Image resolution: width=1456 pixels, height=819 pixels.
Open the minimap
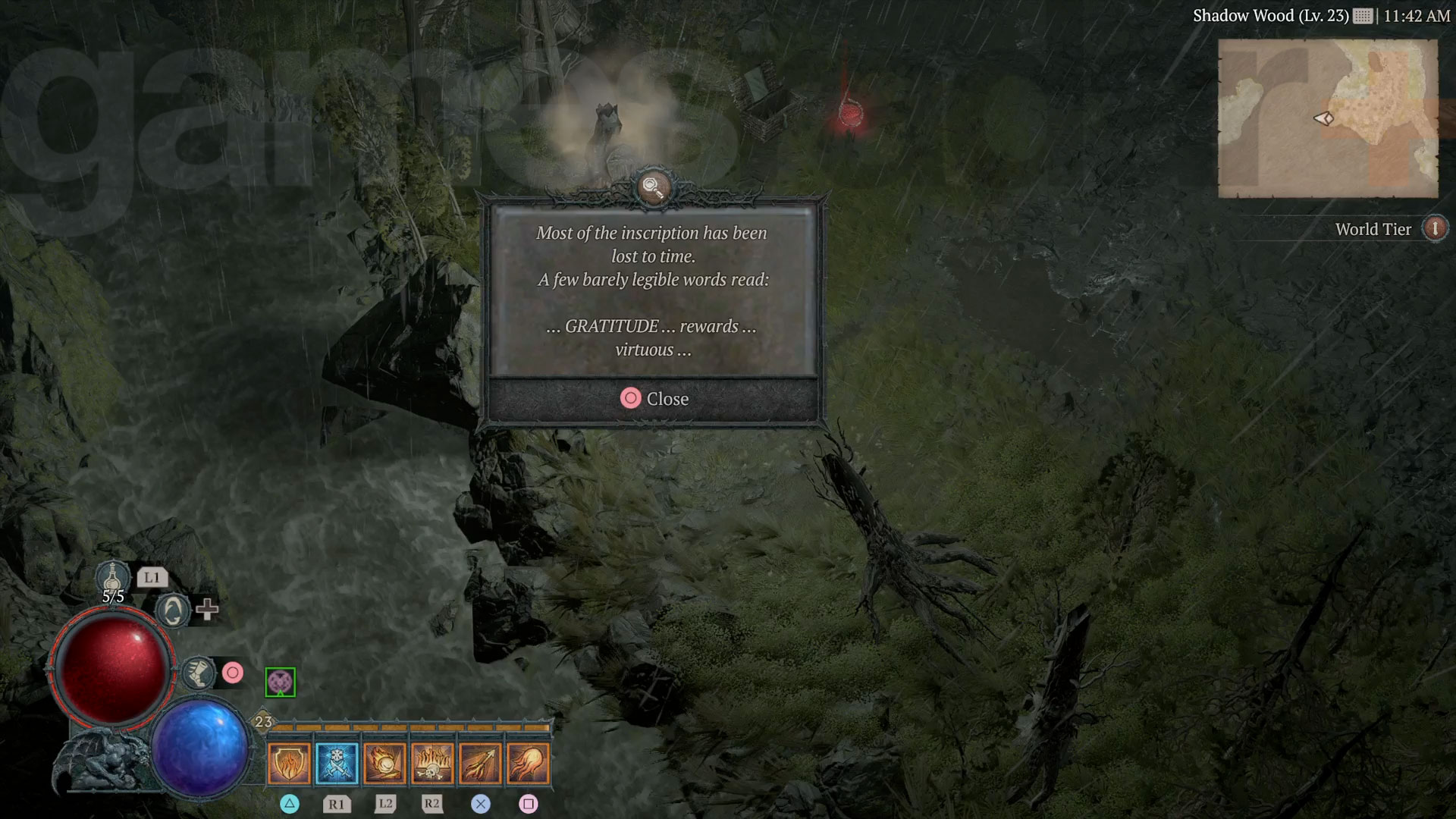1327,118
